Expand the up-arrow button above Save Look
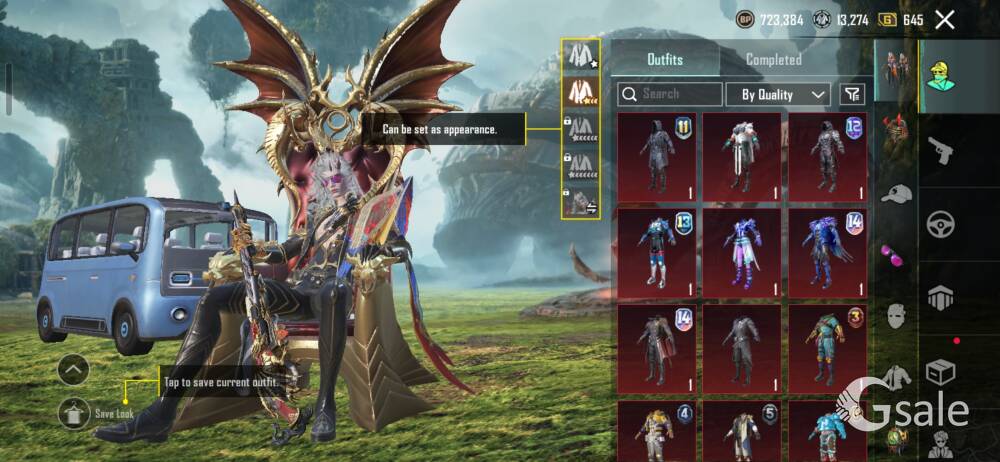The width and height of the screenshot is (1000, 462). tap(73, 370)
